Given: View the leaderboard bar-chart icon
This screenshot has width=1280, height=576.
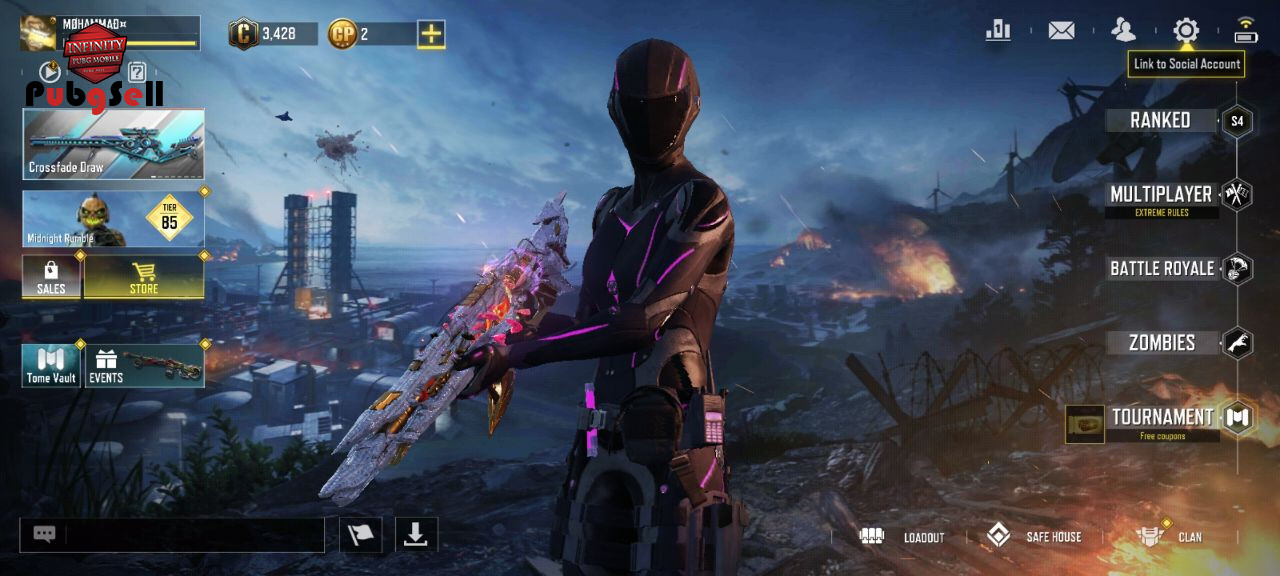Looking at the screenshot, I should coord(998,31).
